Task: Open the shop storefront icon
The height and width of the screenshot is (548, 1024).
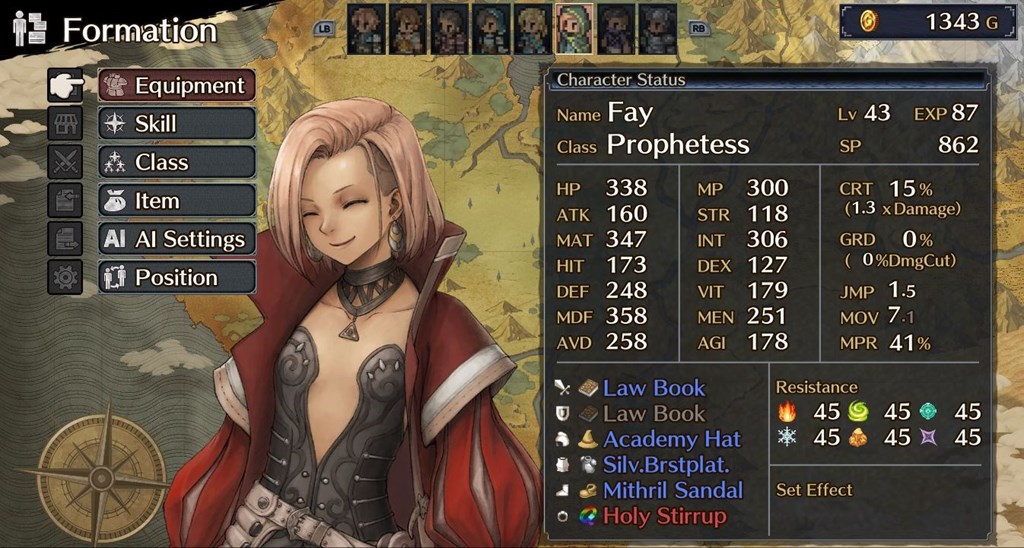Action: (65, 124)
